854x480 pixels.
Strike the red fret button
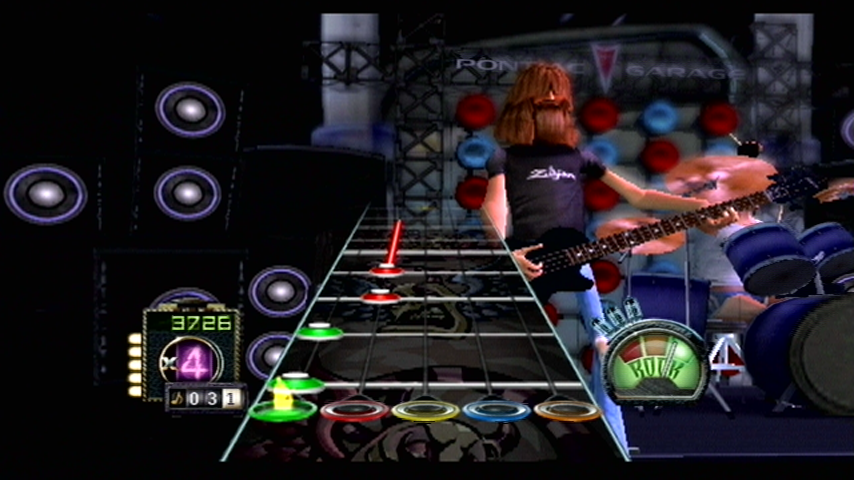(354, 410)
